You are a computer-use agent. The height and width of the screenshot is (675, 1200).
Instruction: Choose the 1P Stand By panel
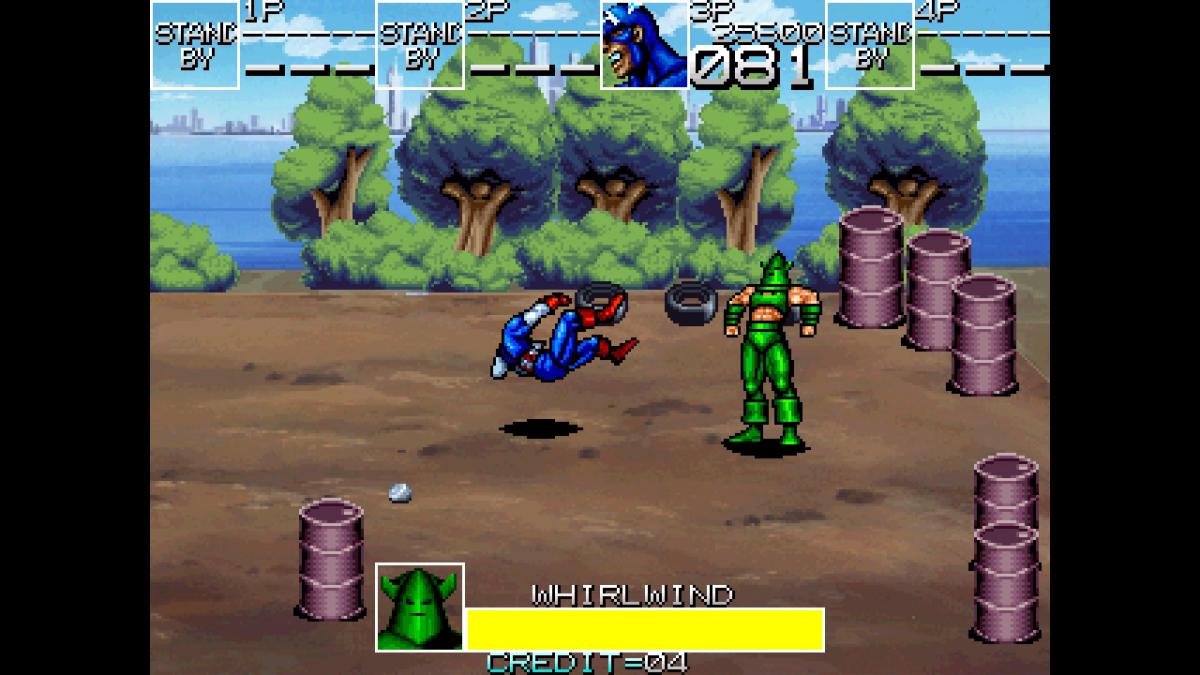[x=195, y=45]
